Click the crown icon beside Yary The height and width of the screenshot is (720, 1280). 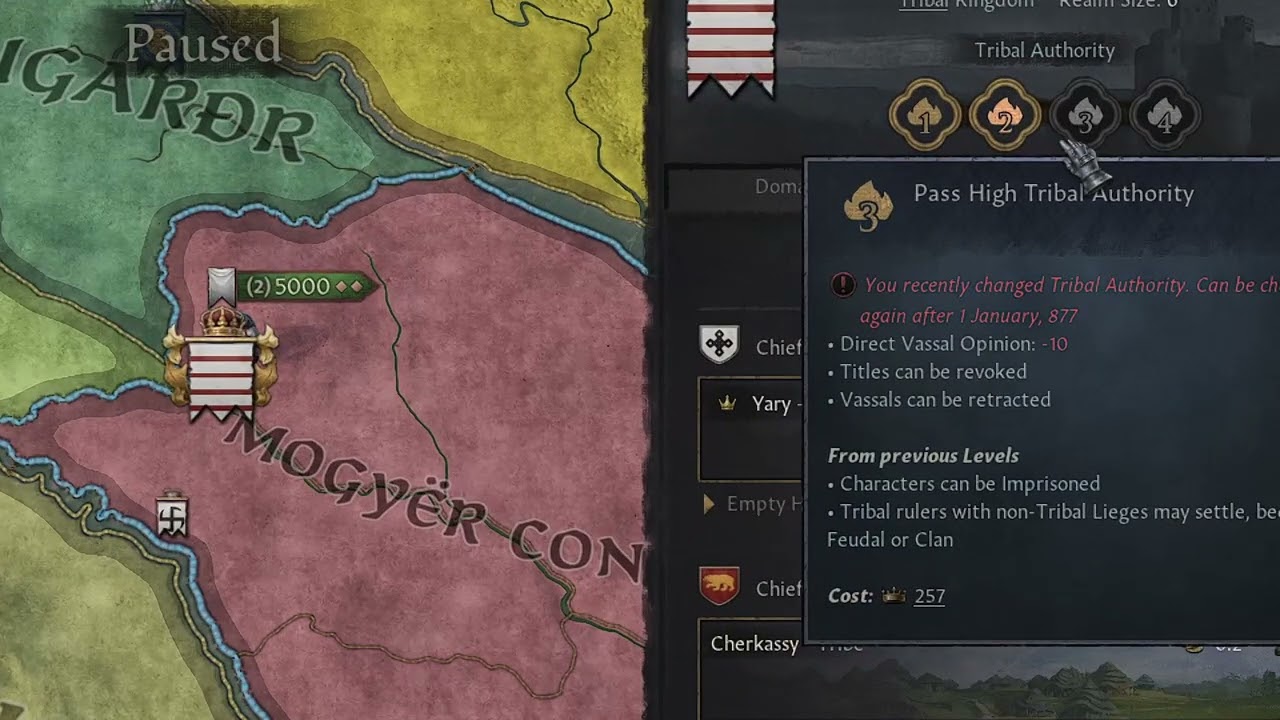tap(728, 404)
